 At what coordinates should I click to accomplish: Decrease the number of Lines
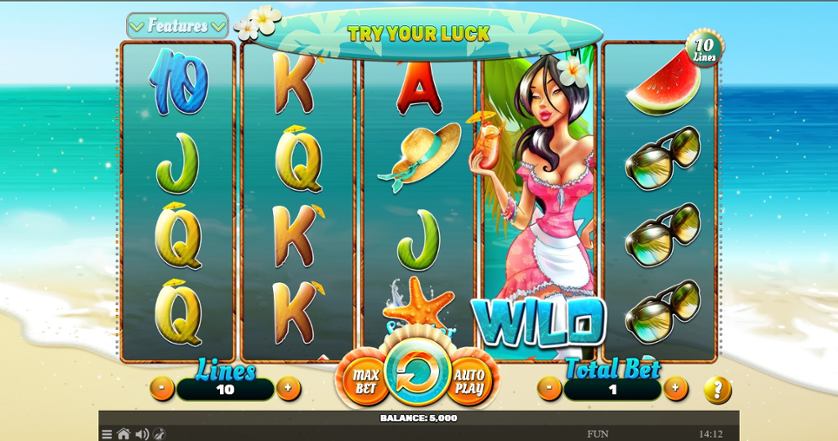162,388
